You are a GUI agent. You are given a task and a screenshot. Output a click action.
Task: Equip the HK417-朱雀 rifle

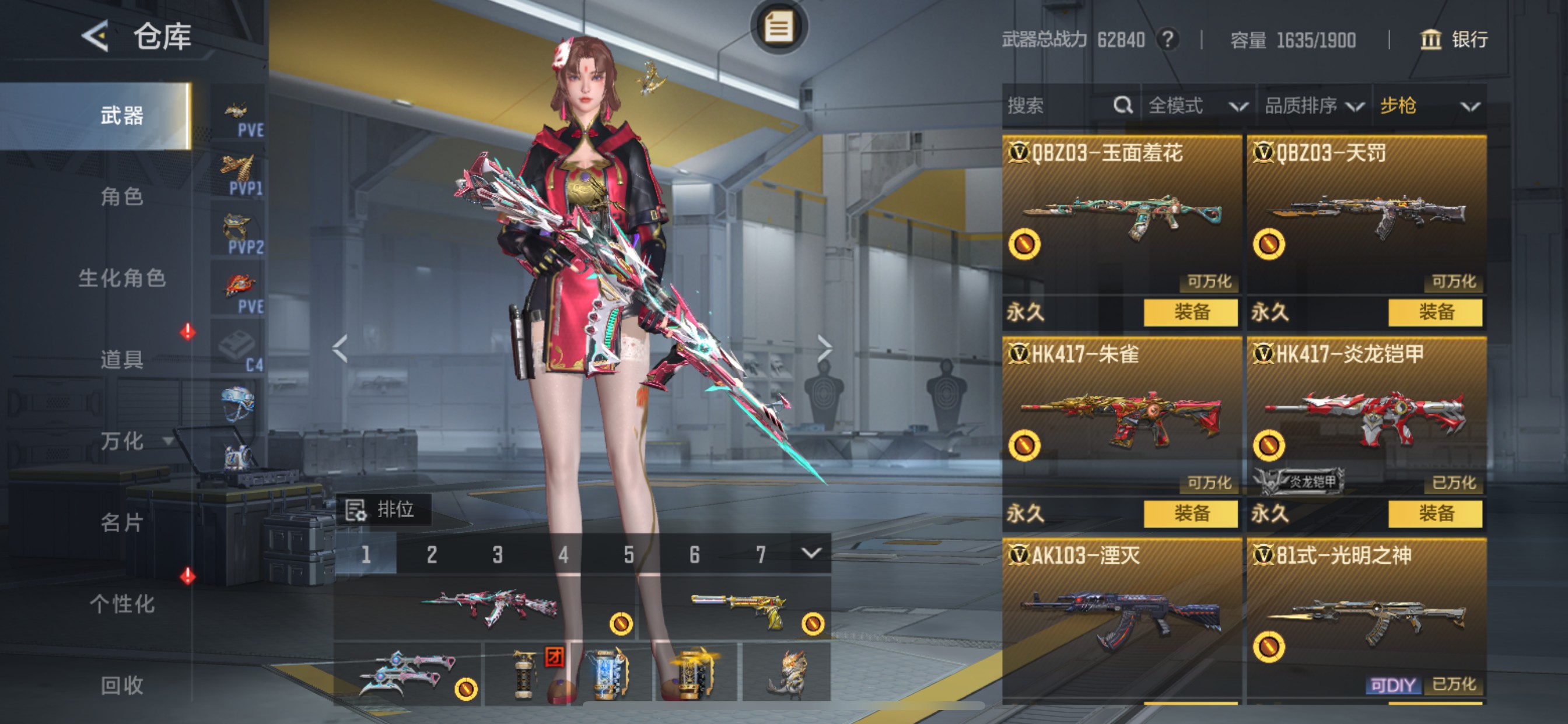coord(1191,514)
